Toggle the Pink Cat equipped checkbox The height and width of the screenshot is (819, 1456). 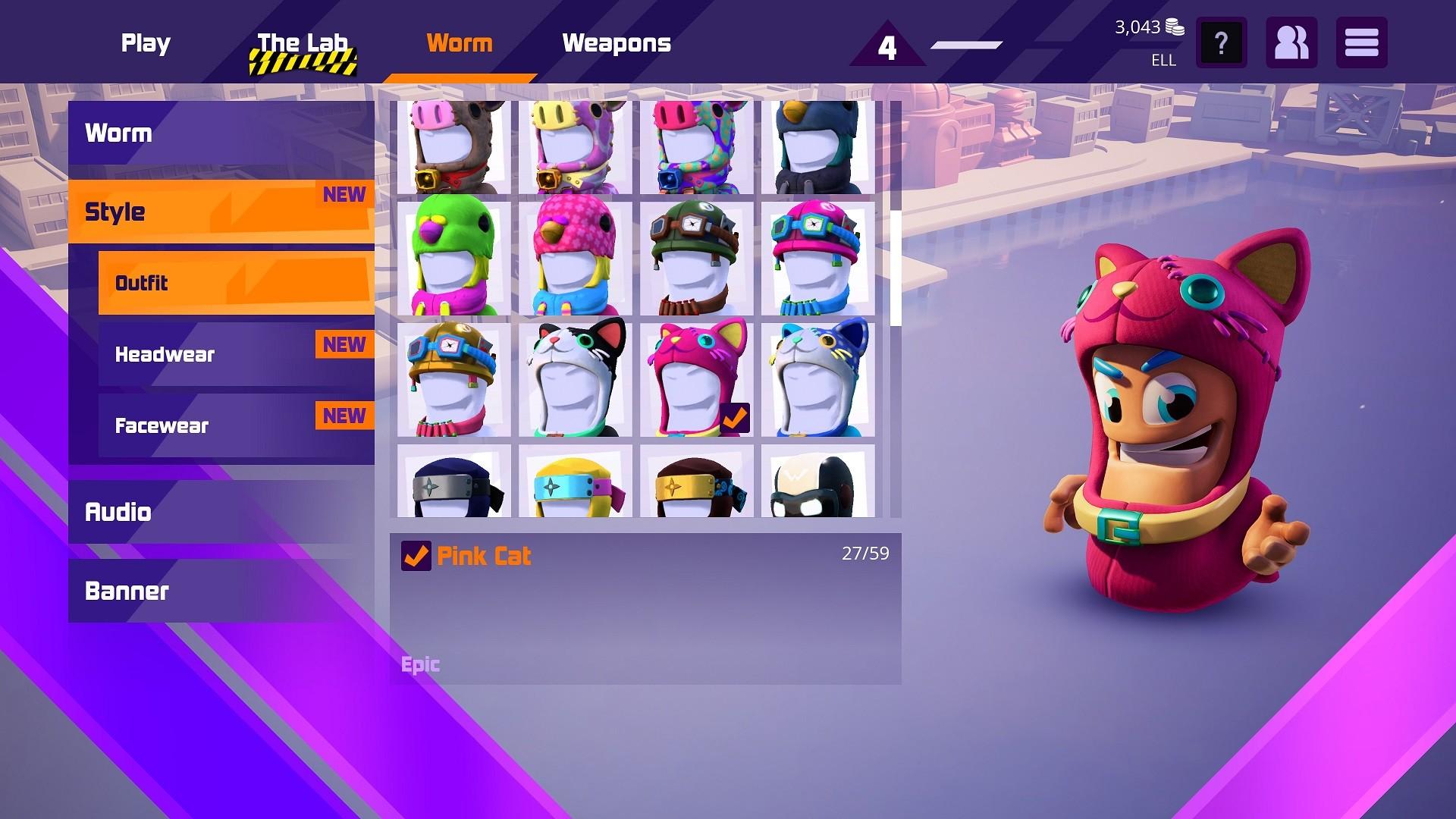coord(416,556)
